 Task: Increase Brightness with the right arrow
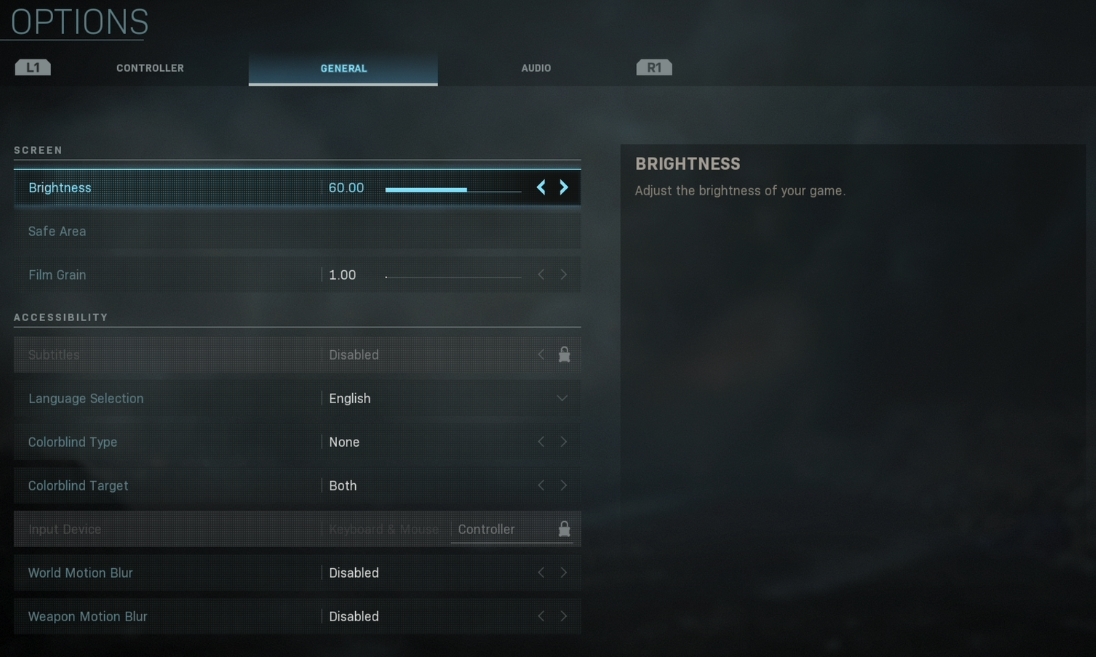564,188
